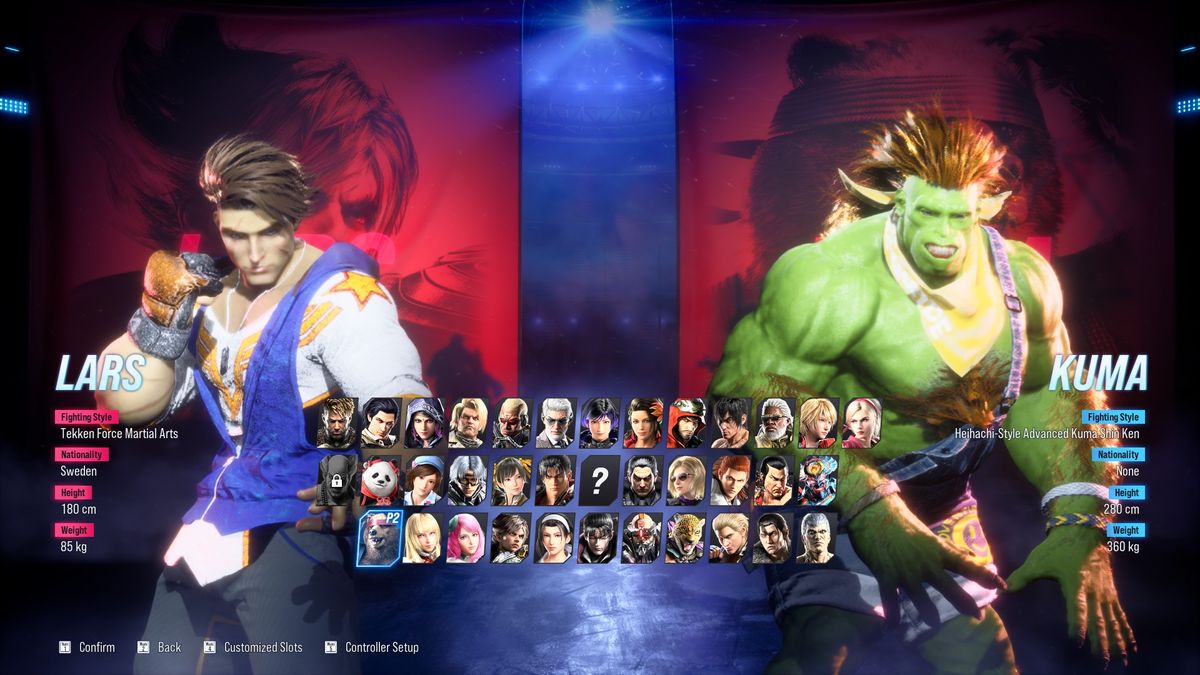Choose Lee Chaolan's silver-haired portrait
The height and width of the screenshot is (675, 1200).
coord(467,481)
